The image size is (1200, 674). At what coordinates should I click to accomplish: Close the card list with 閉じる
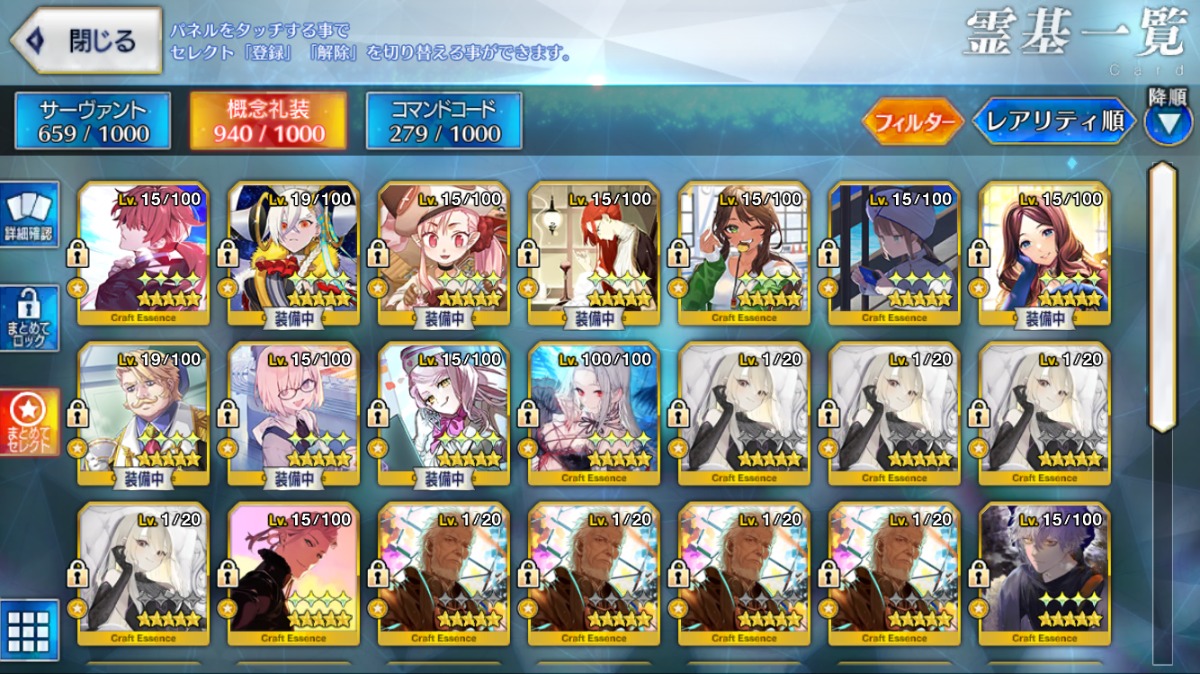pos(86,41)
